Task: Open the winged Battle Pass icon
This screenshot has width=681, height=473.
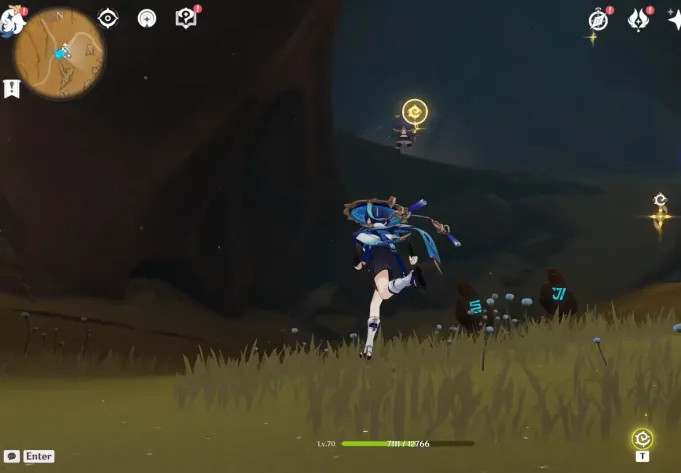Action: click(x=638, y=19)
